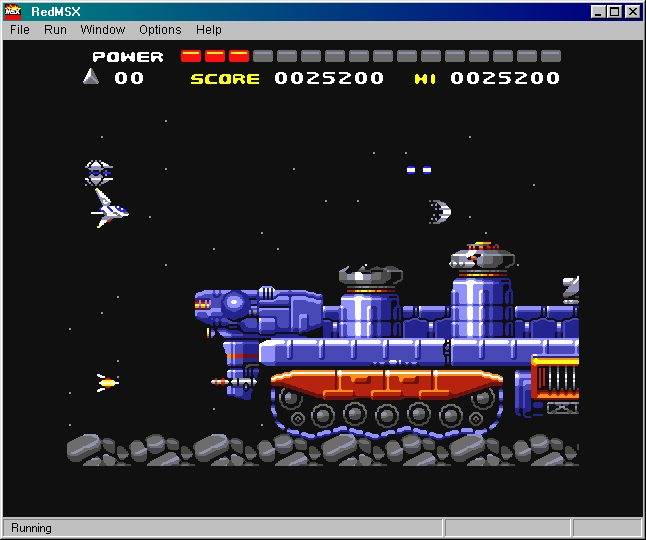Screen dimensions: 646x540
Task: Open the Window menu
Action: click(x=103, y=30)
